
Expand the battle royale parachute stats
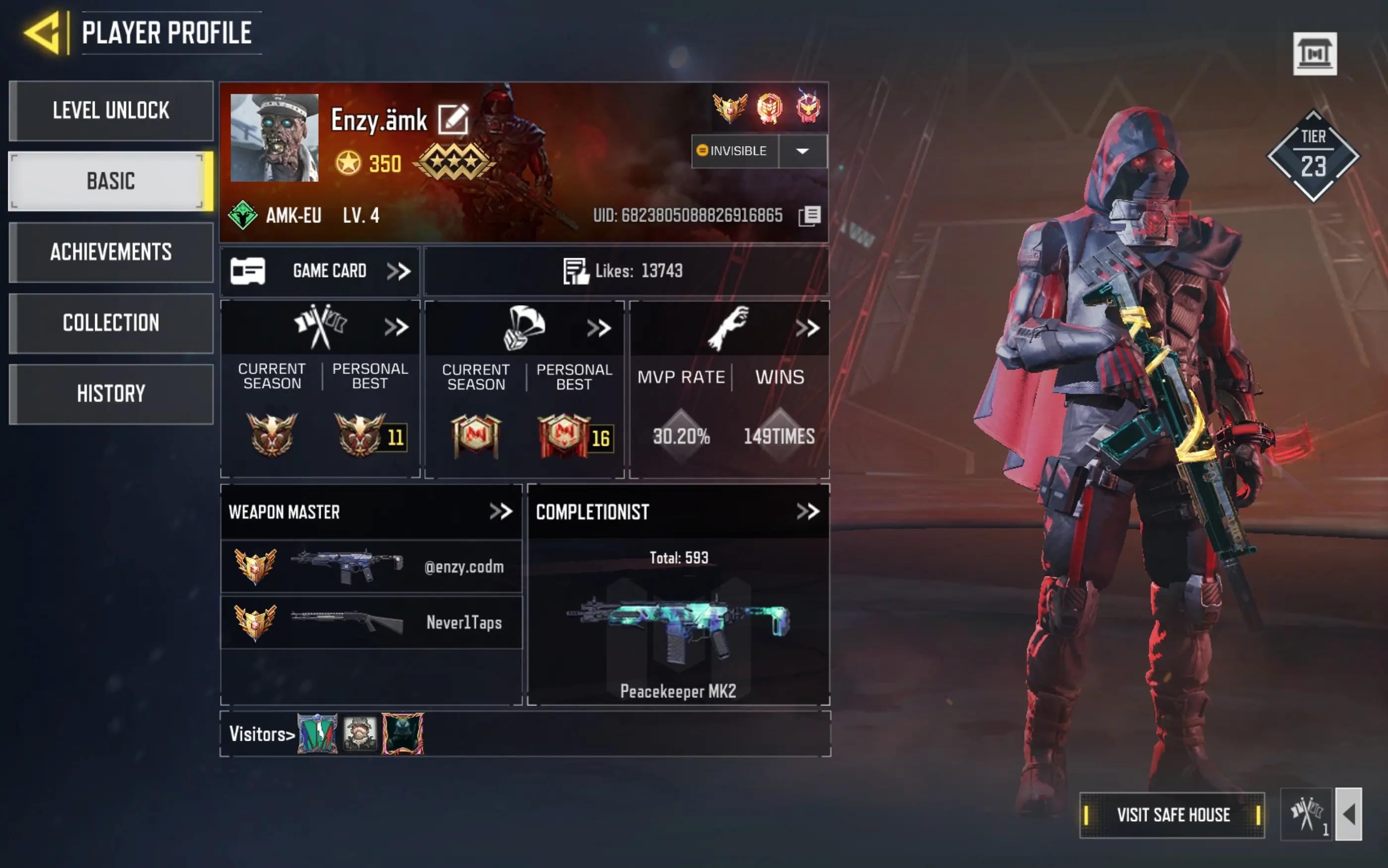[598, 328]
